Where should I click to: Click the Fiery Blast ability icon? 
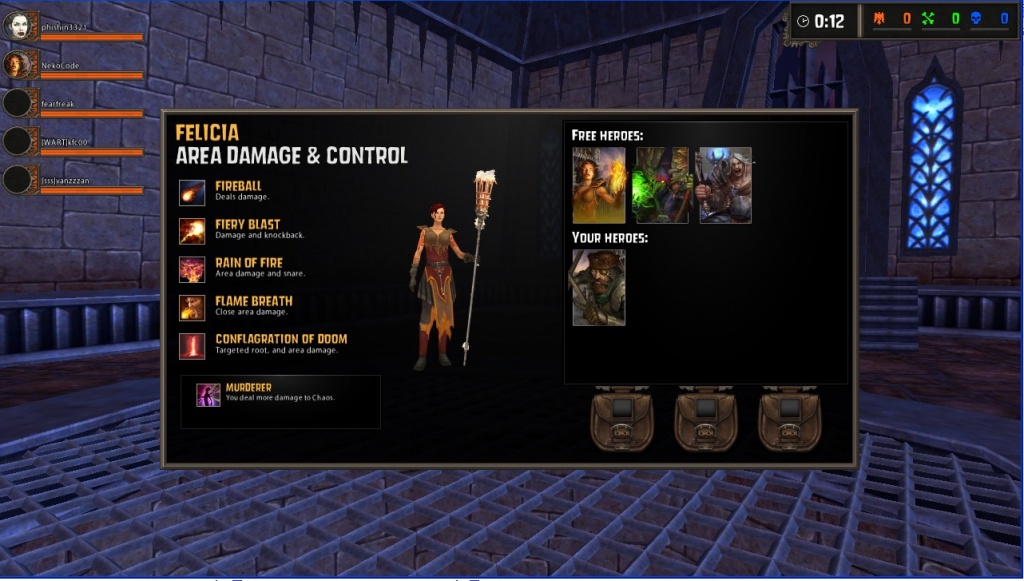tap(192, 231)
